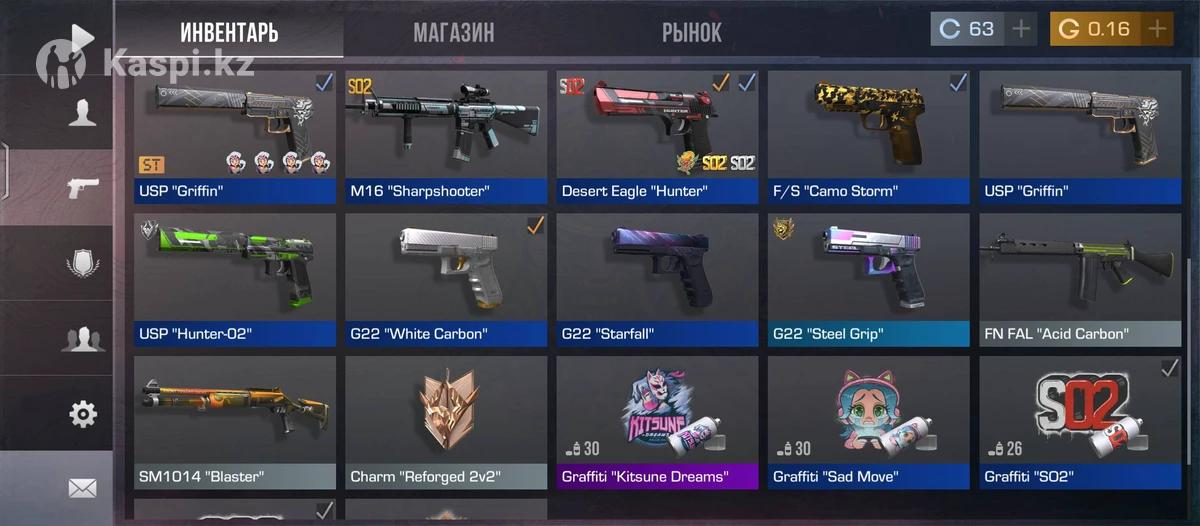Pick the USP "Hunter-02" skin

[235, 279]
